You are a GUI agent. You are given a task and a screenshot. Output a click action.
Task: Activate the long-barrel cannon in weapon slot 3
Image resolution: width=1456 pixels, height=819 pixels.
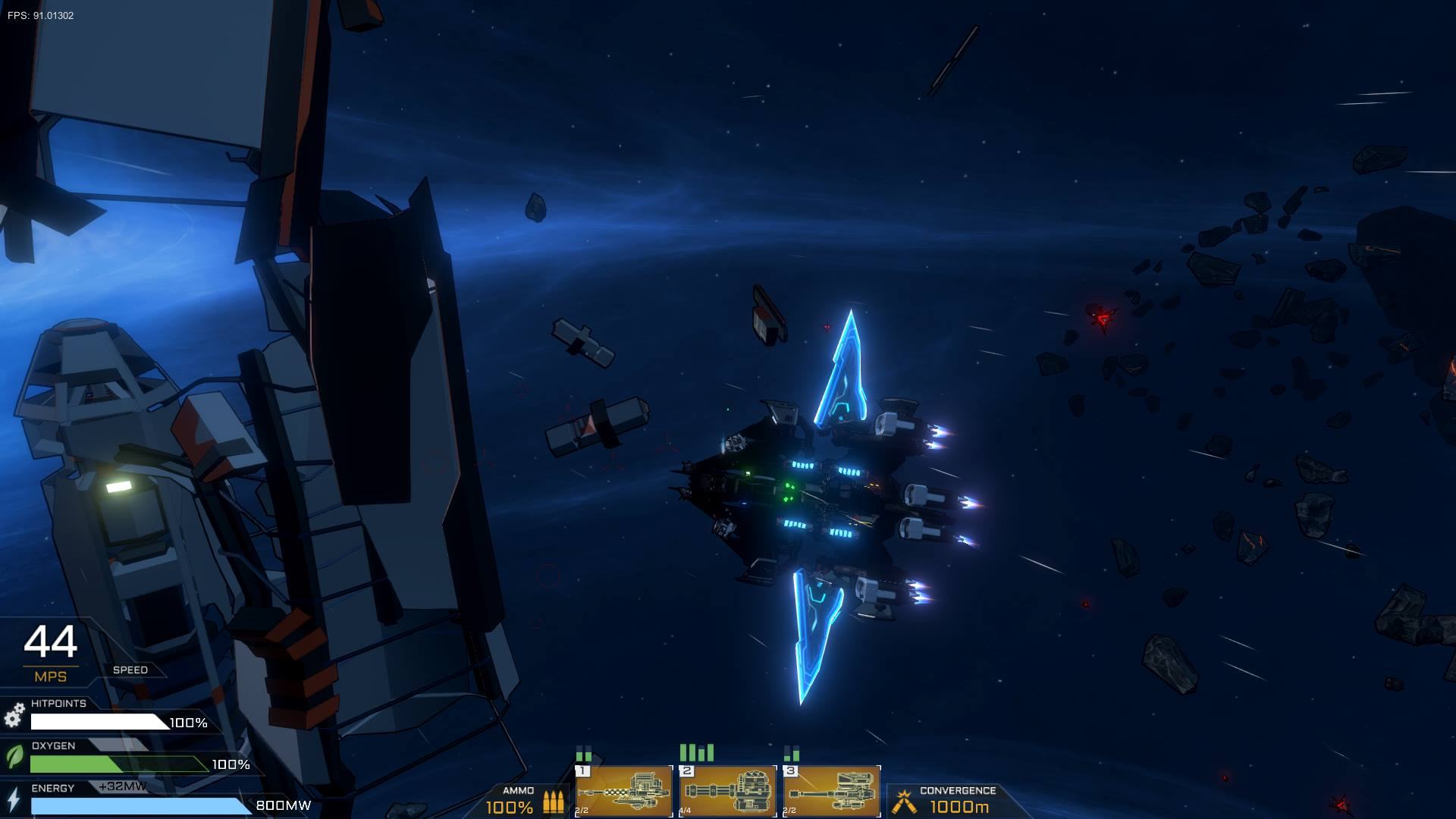click(832, 791)
